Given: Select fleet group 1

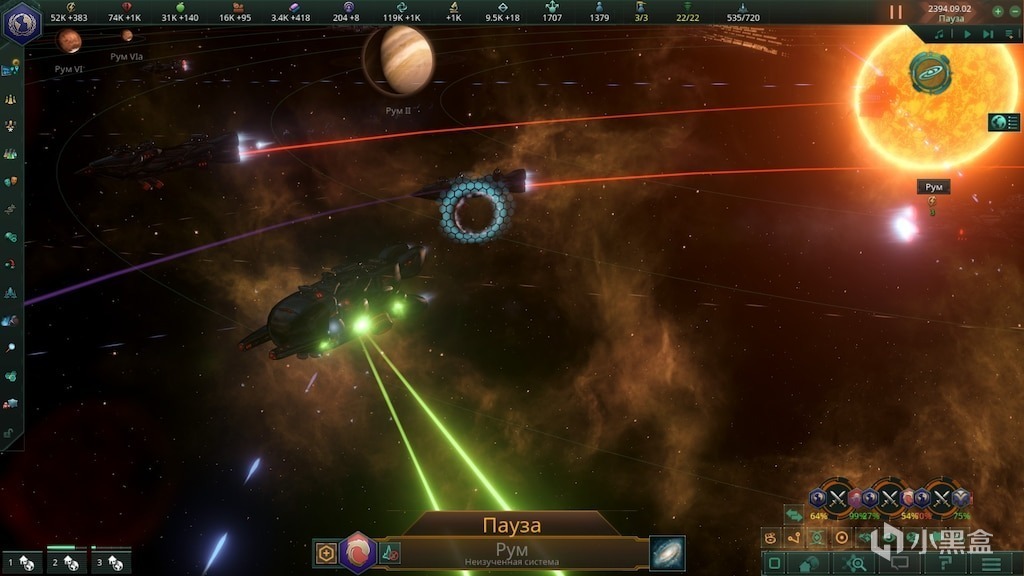Looking at the screenshot, I should [21, 563].
